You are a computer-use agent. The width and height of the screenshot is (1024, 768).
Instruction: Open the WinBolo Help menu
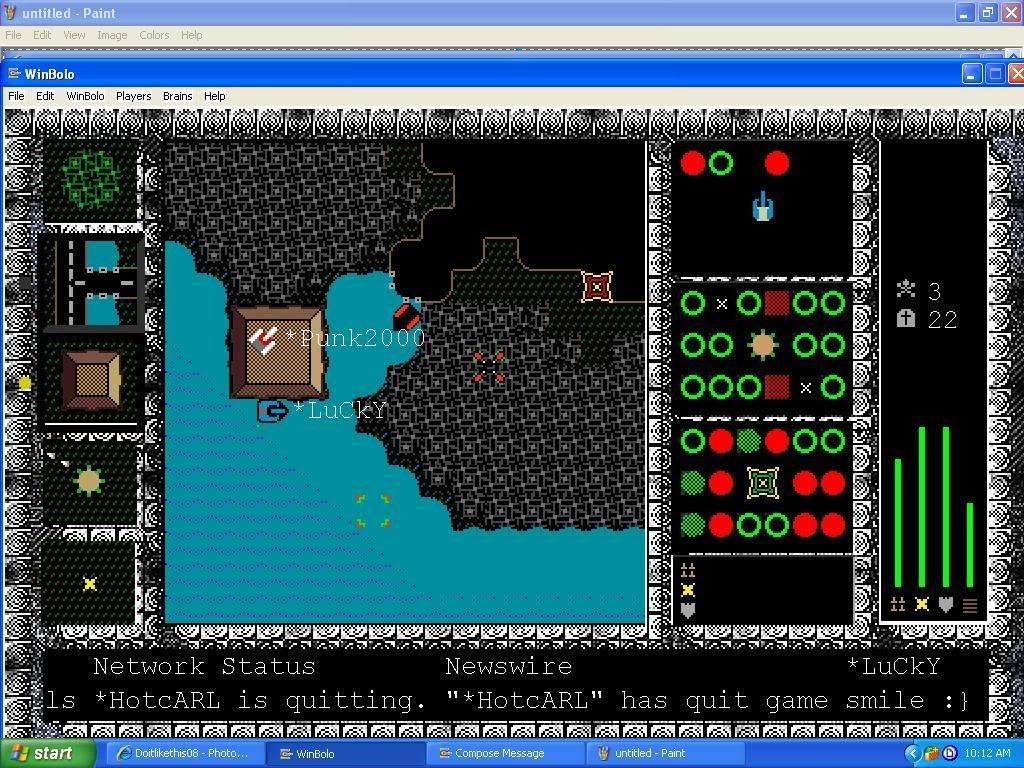click(214, 96)
